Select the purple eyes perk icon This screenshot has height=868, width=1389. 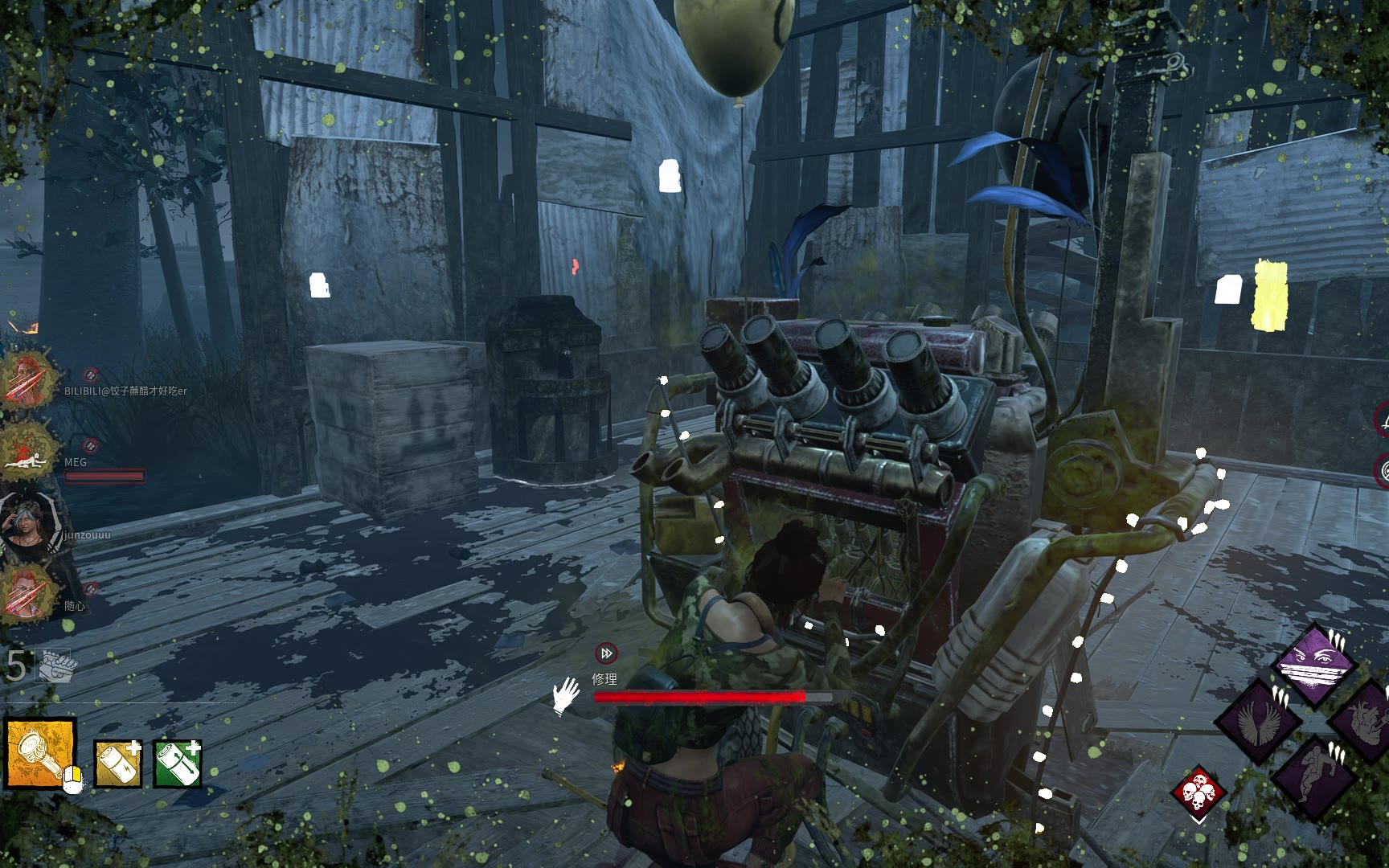(x=1316, y=664)
